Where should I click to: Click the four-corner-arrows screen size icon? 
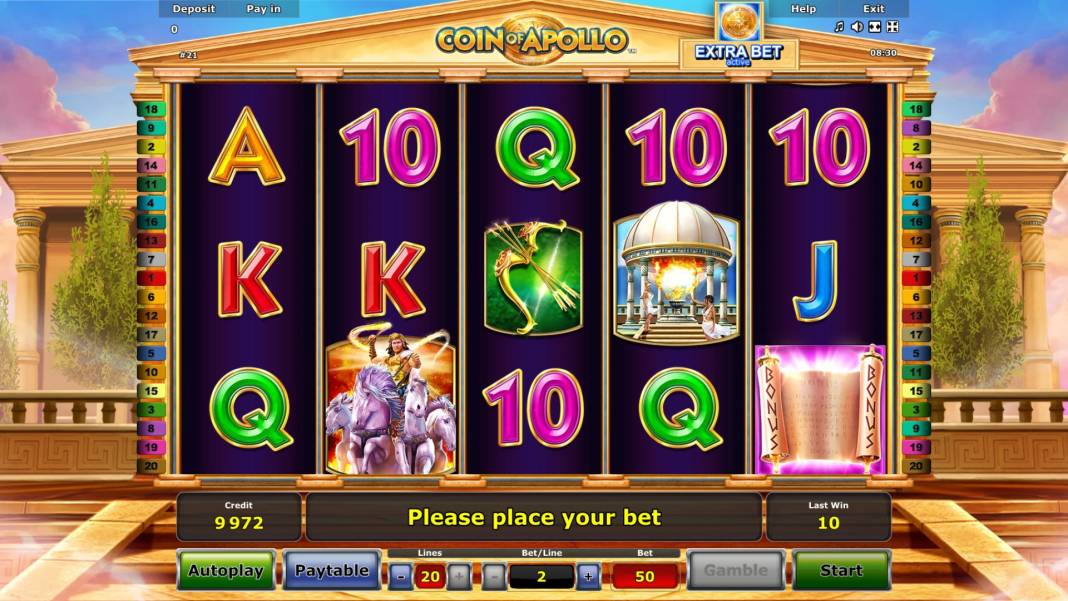click(893, 27)
